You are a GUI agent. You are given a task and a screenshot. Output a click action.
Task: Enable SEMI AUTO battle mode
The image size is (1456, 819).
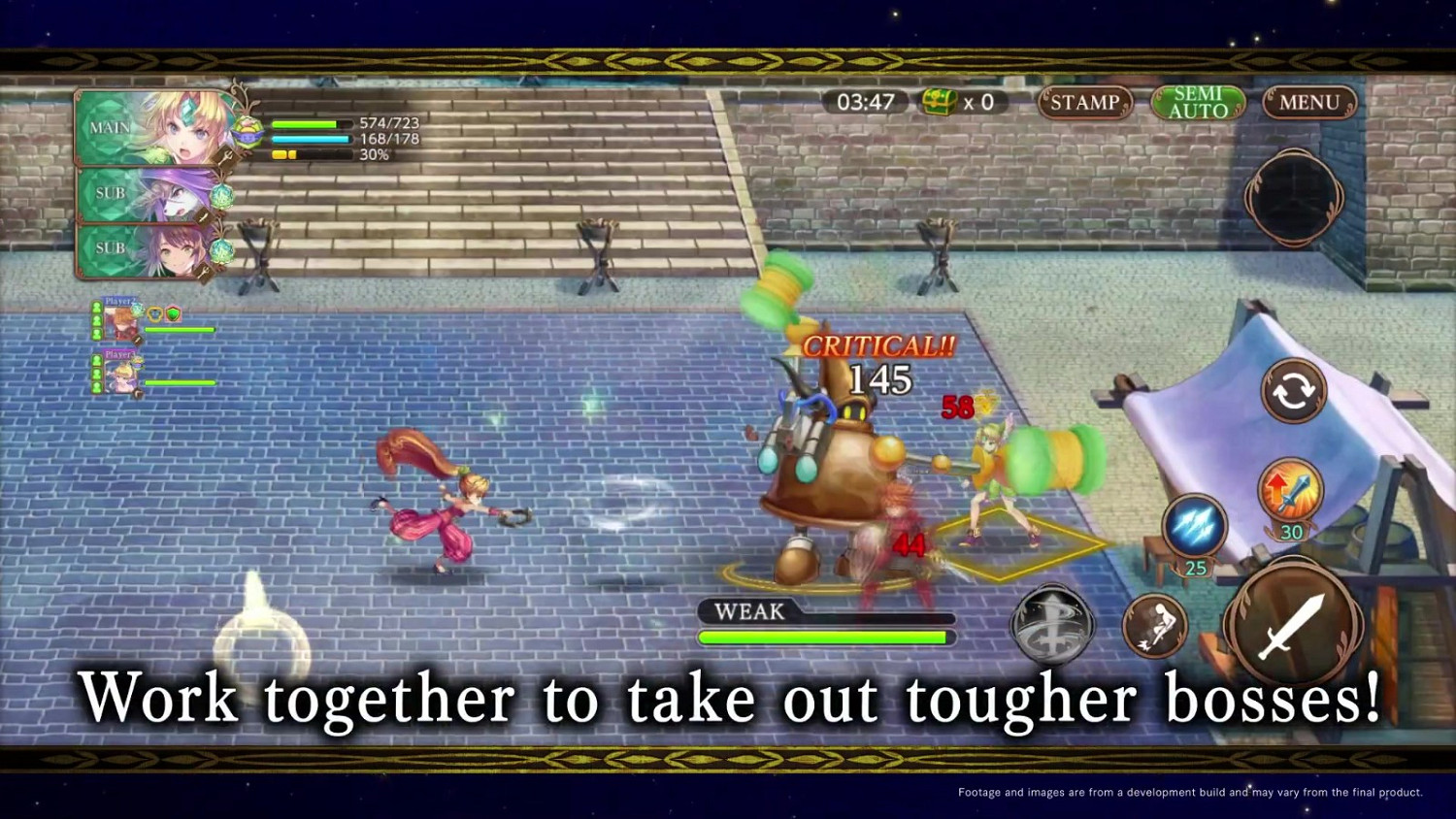(1198, 101)
